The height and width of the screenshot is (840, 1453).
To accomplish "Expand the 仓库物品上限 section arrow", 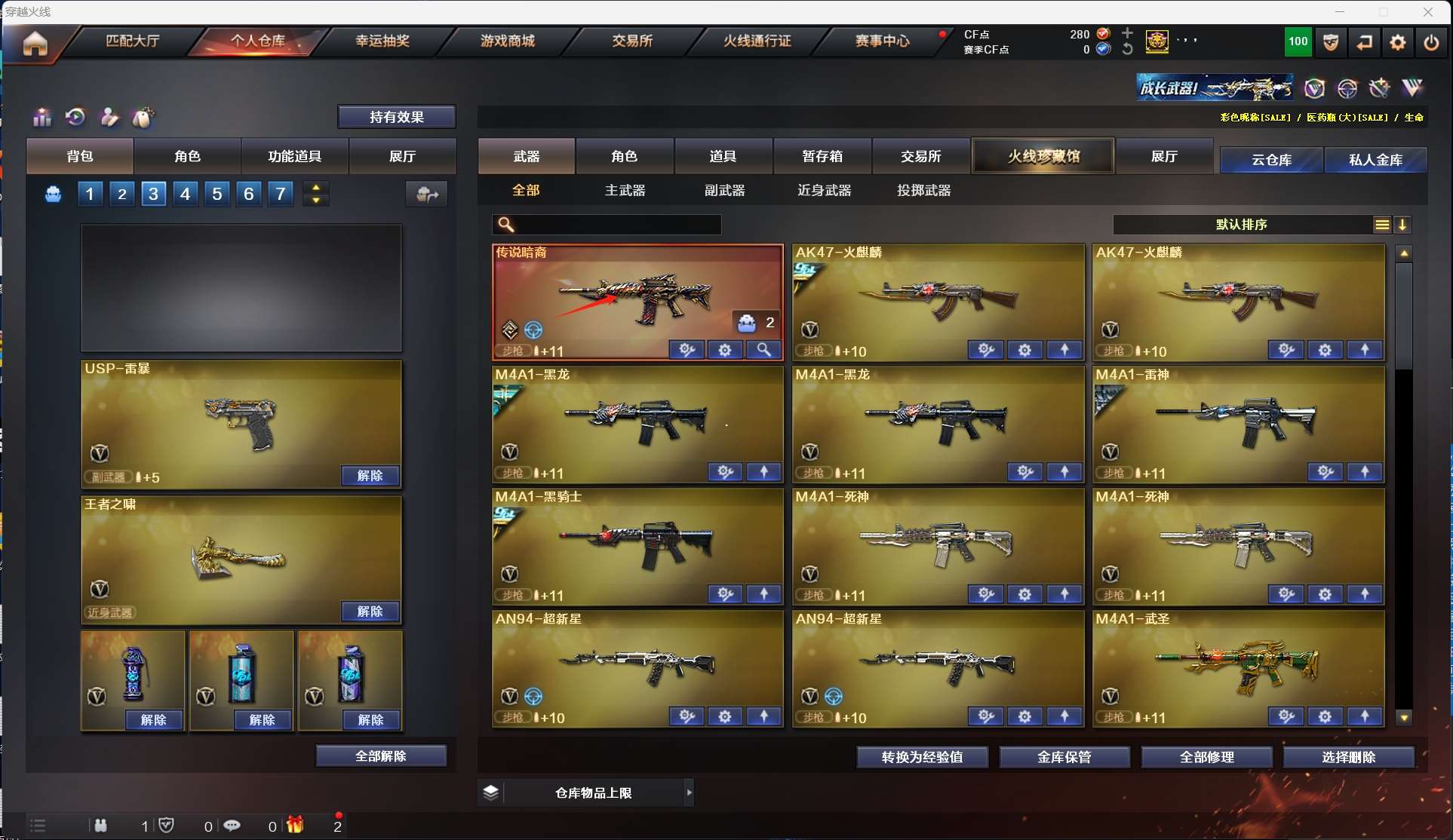I will 689,792.
